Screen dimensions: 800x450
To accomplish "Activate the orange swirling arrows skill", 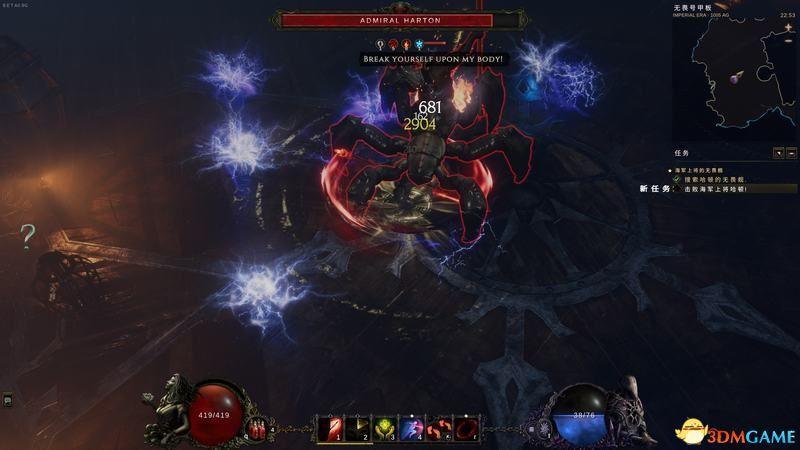I will 439,428.
